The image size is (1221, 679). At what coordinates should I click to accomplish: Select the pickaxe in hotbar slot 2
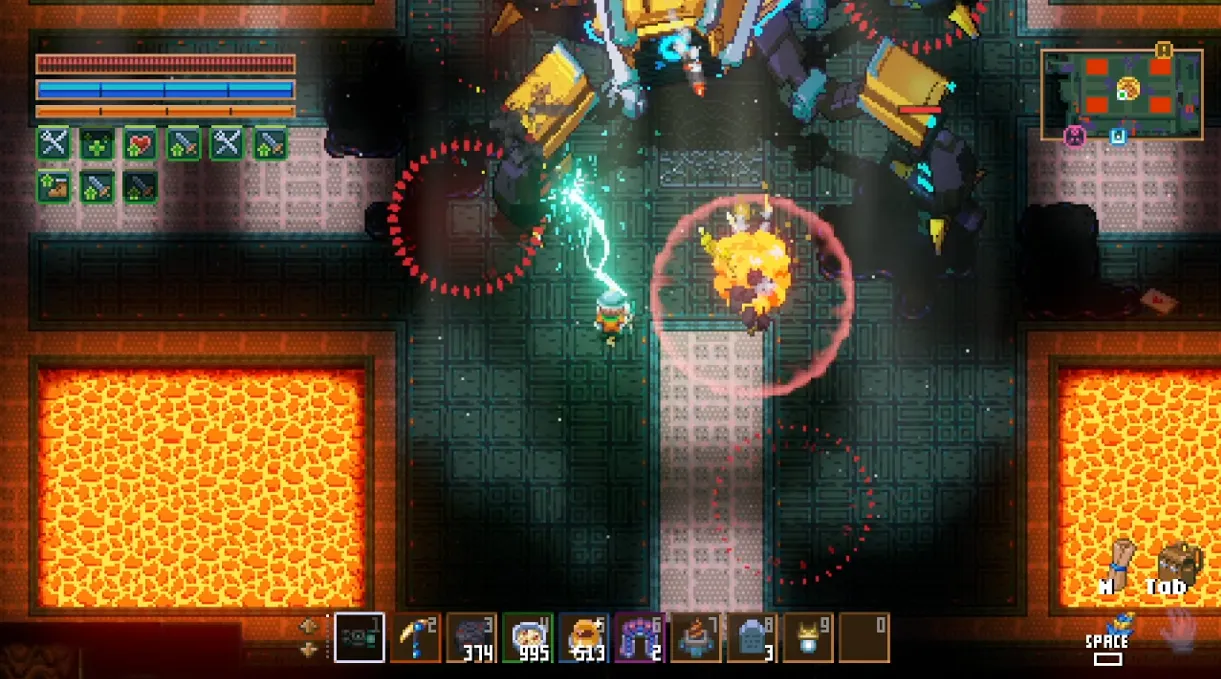click(415, 638)
